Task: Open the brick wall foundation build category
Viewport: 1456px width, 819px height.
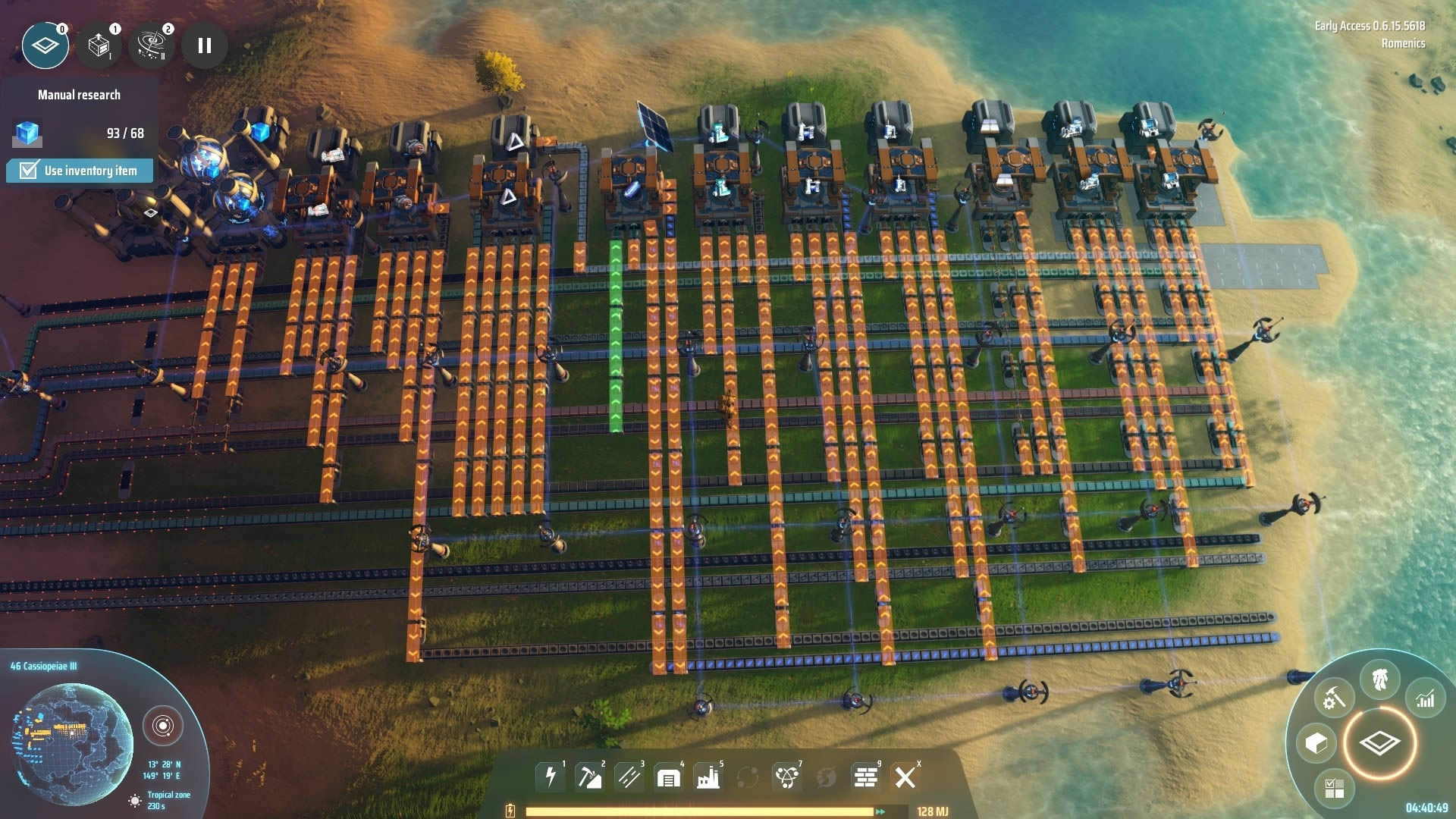Action: click(865, 777)
